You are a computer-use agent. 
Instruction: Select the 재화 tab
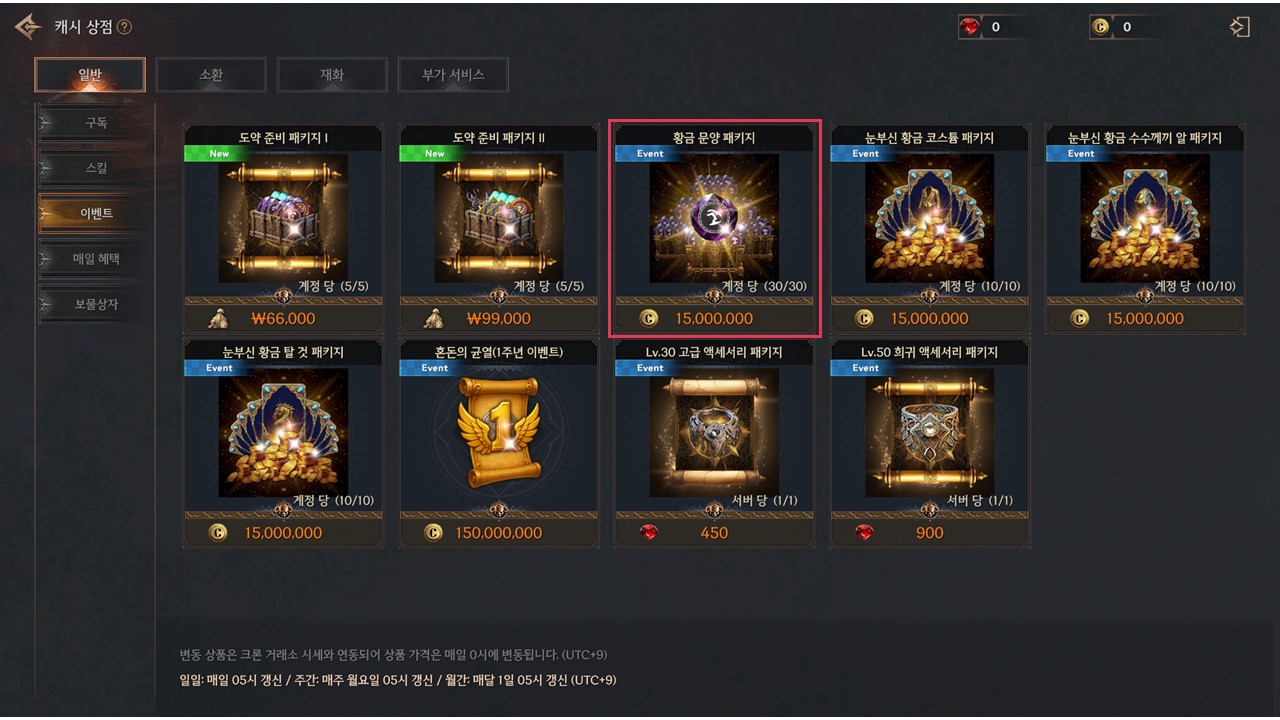pos(332,75)
